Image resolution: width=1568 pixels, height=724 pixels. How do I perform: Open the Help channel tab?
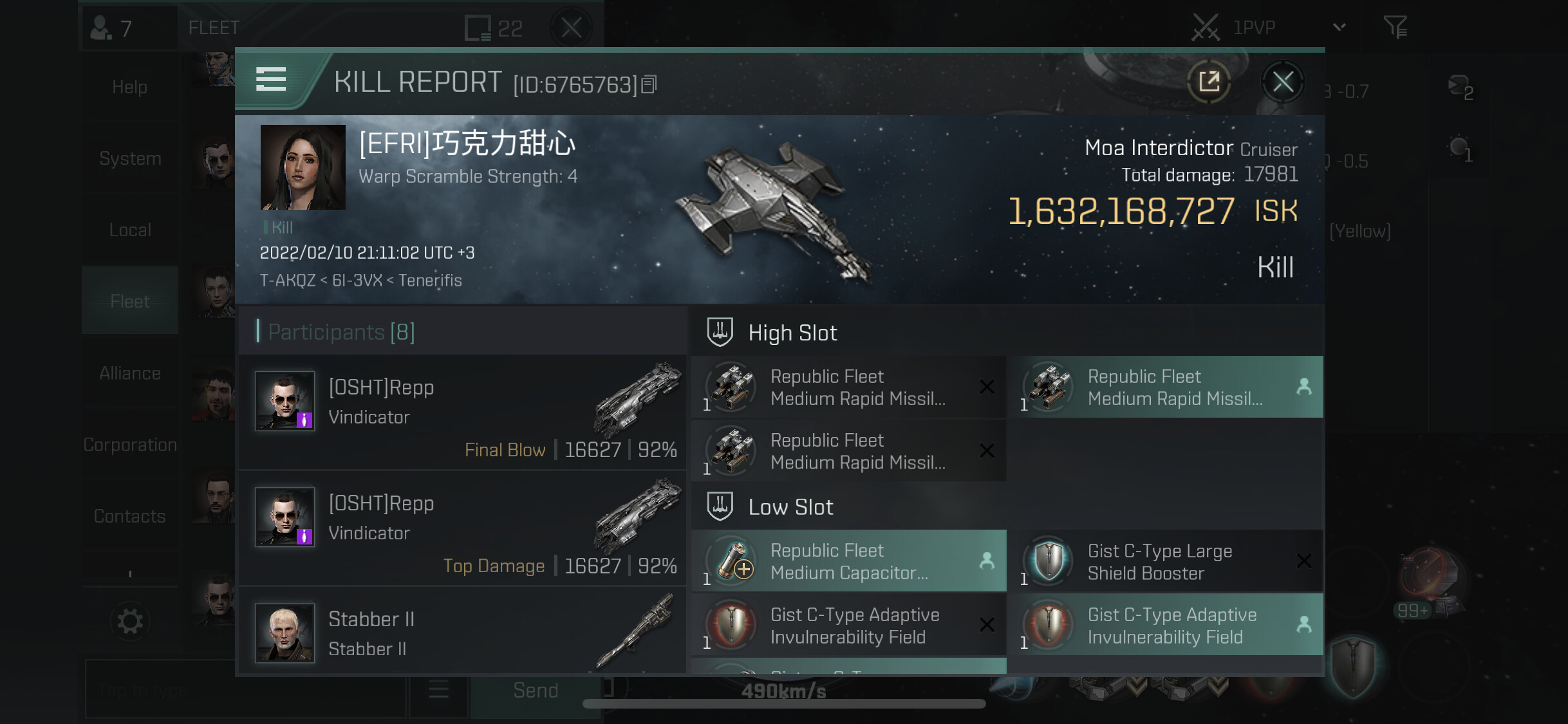[130, 87]
